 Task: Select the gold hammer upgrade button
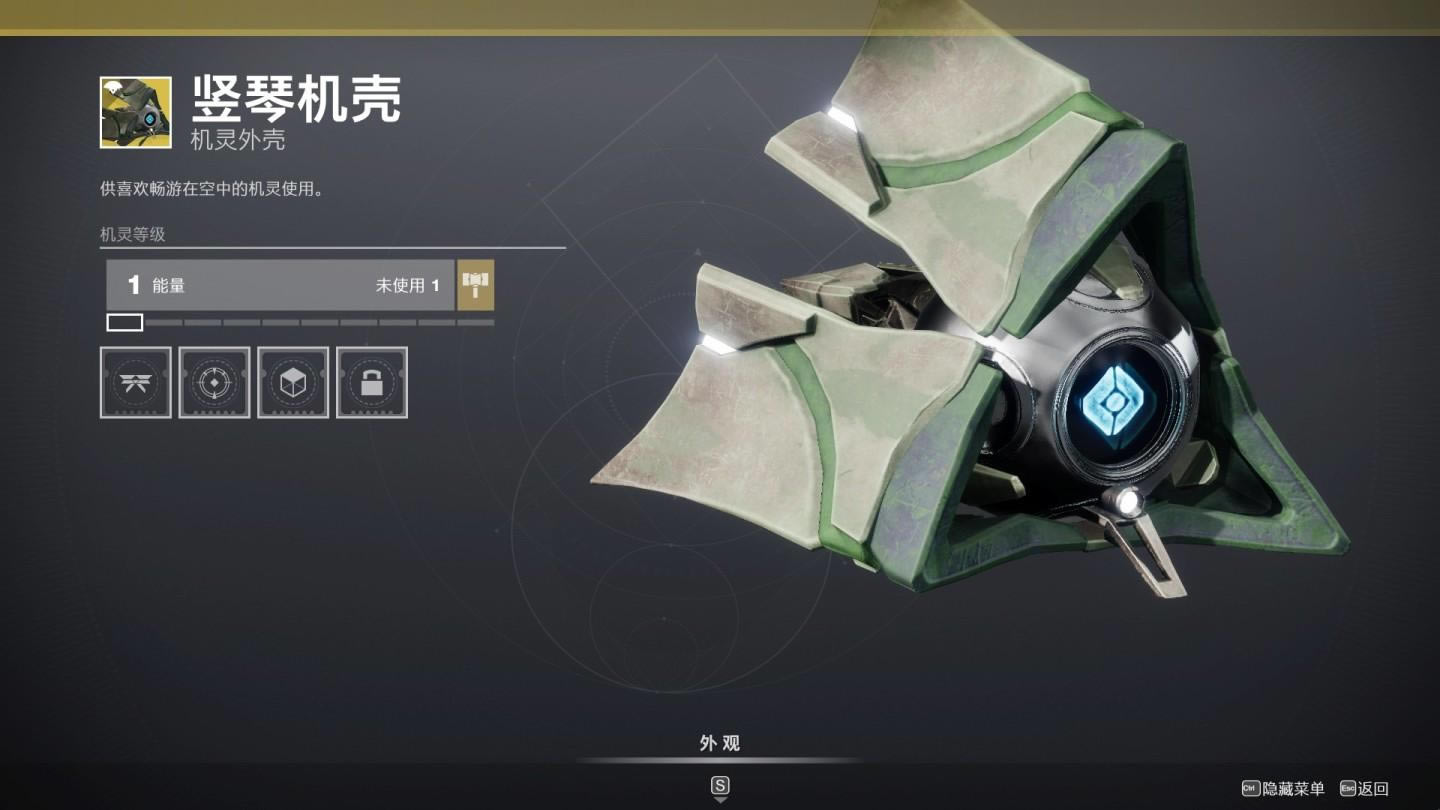(x=475, y=285)
